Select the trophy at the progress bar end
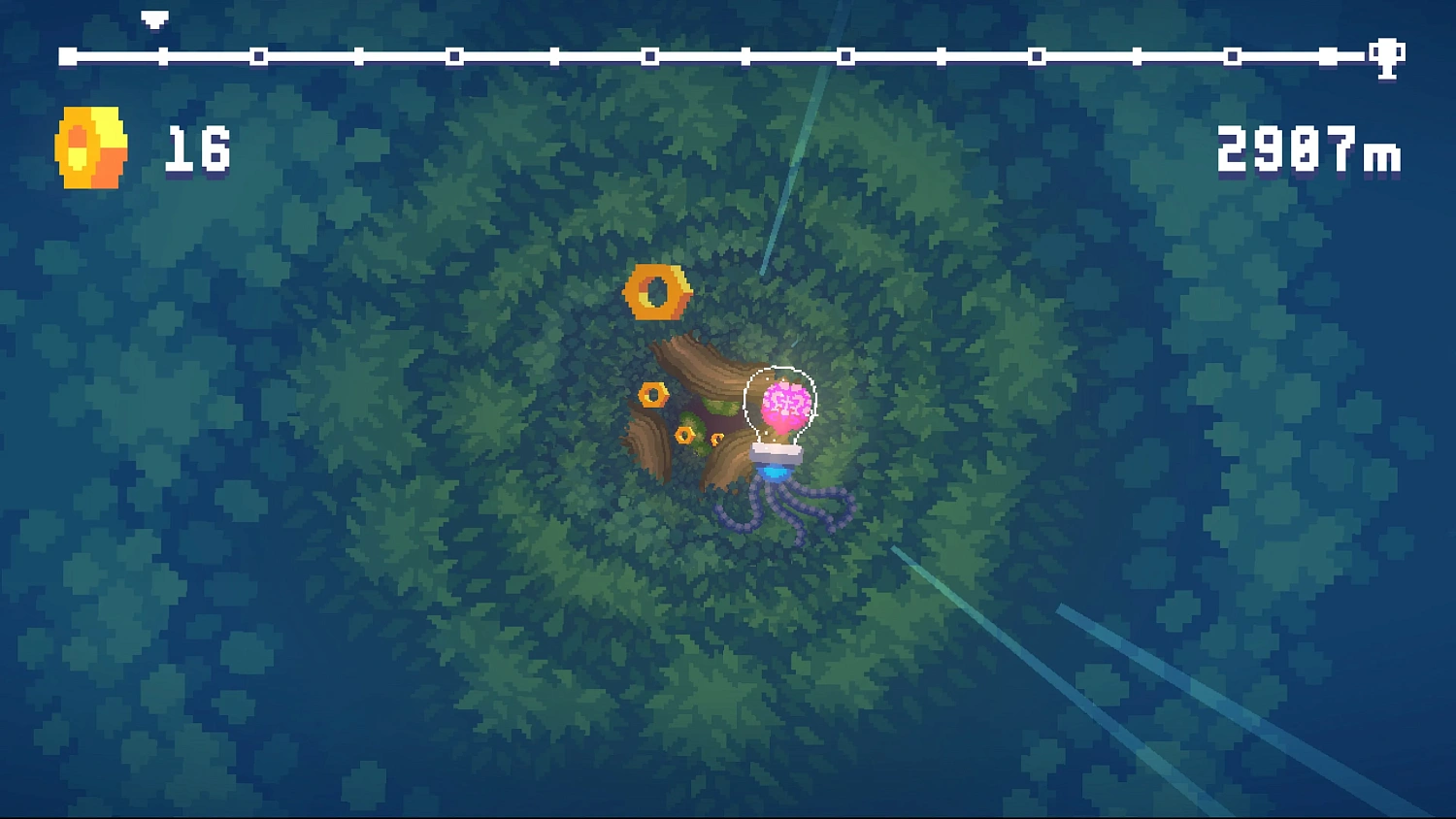 pyautogui.click(x=1388, y=55)
